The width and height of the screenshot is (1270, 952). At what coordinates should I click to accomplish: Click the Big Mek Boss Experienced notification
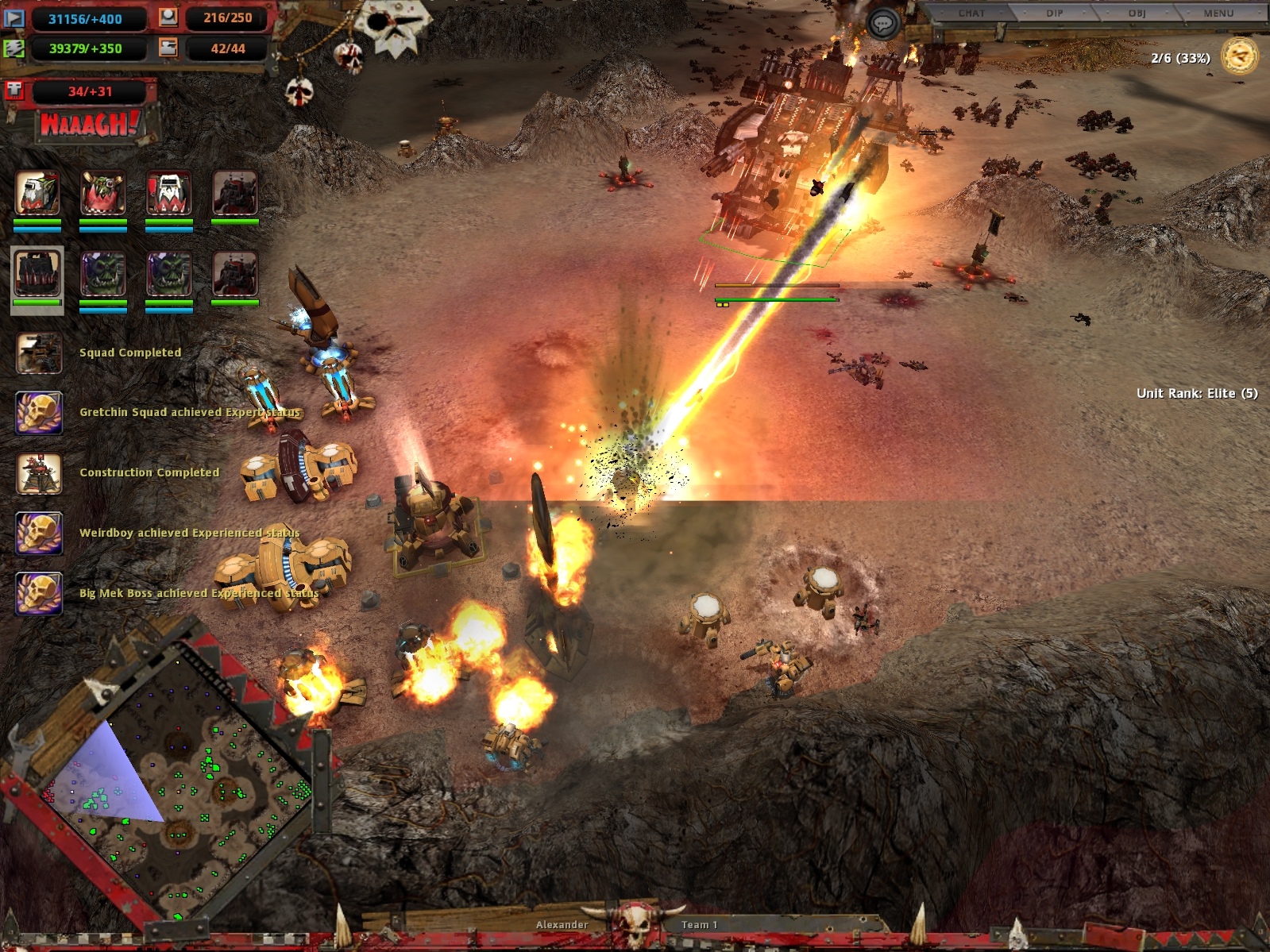coord(39,593)
